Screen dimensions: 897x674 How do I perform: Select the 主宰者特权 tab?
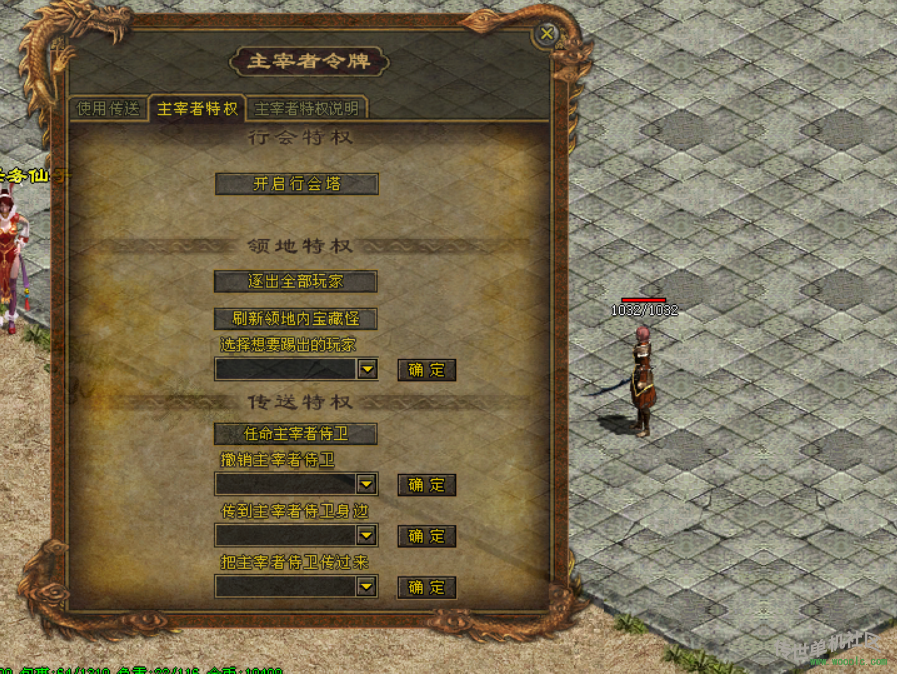[x=197, y=109]
